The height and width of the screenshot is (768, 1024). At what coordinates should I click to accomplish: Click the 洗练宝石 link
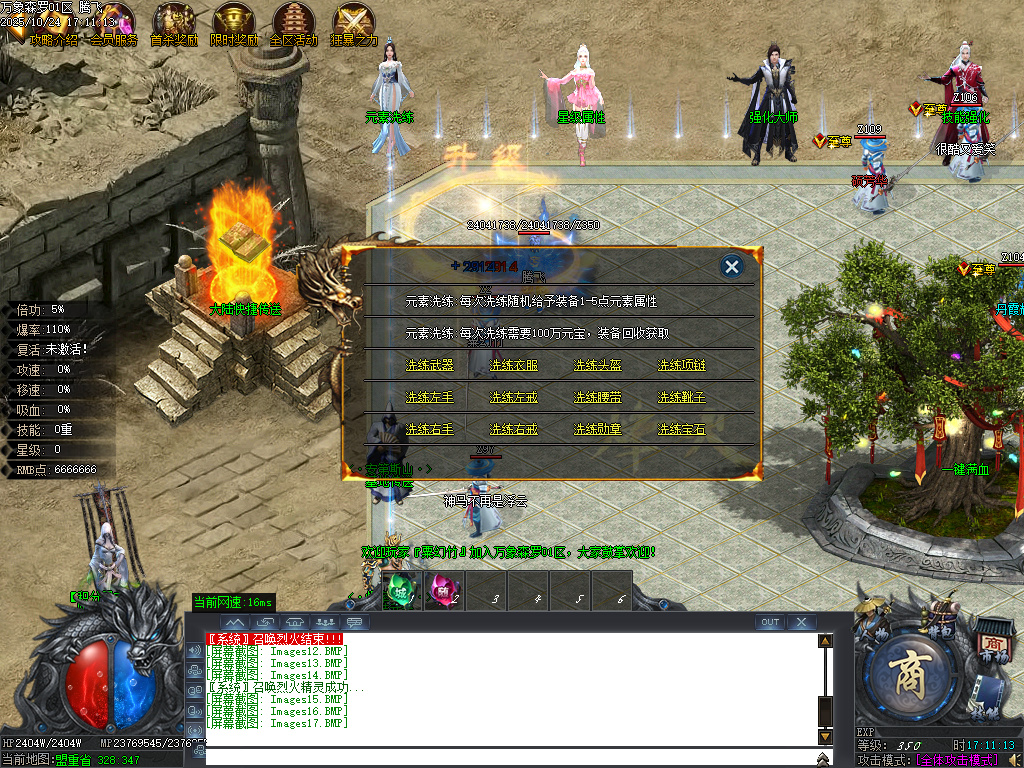(681, 429)
